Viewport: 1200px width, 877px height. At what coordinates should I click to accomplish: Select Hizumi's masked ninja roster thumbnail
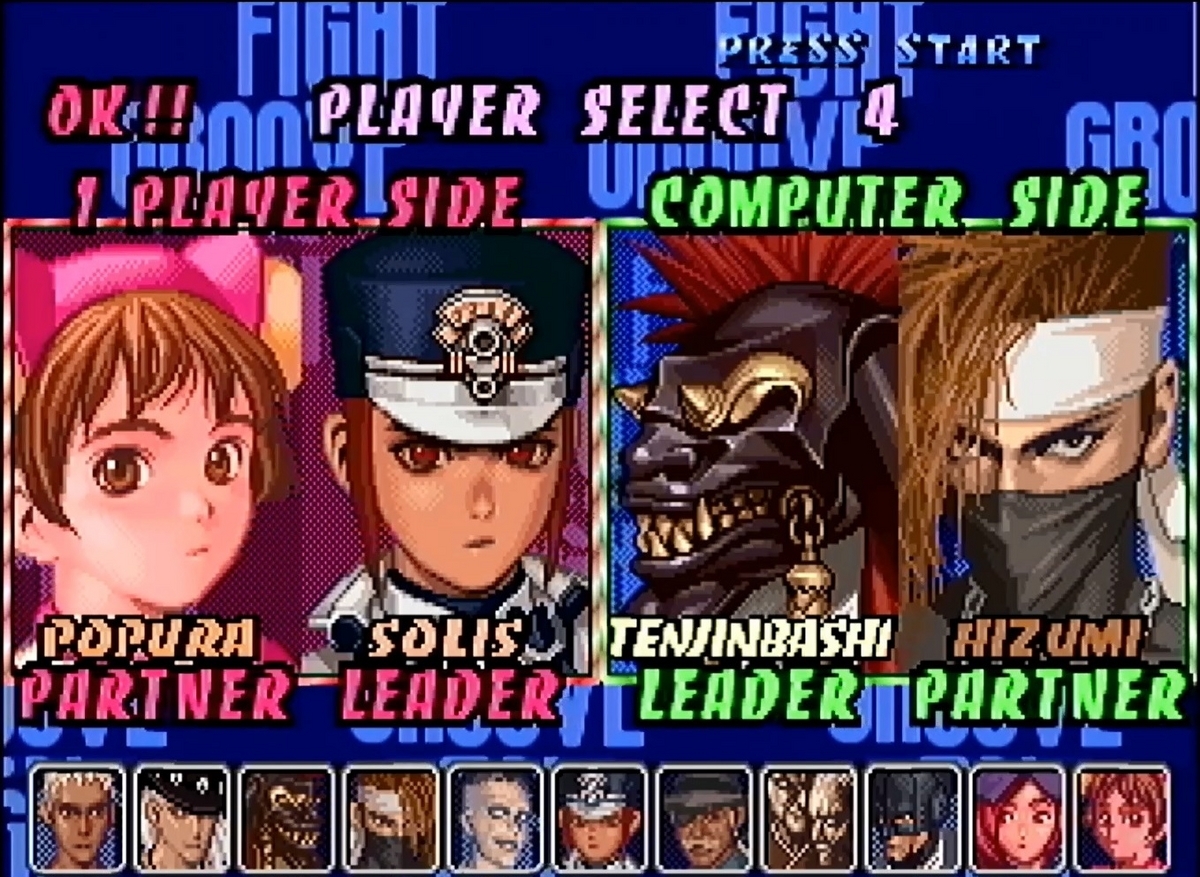(391, 817)
